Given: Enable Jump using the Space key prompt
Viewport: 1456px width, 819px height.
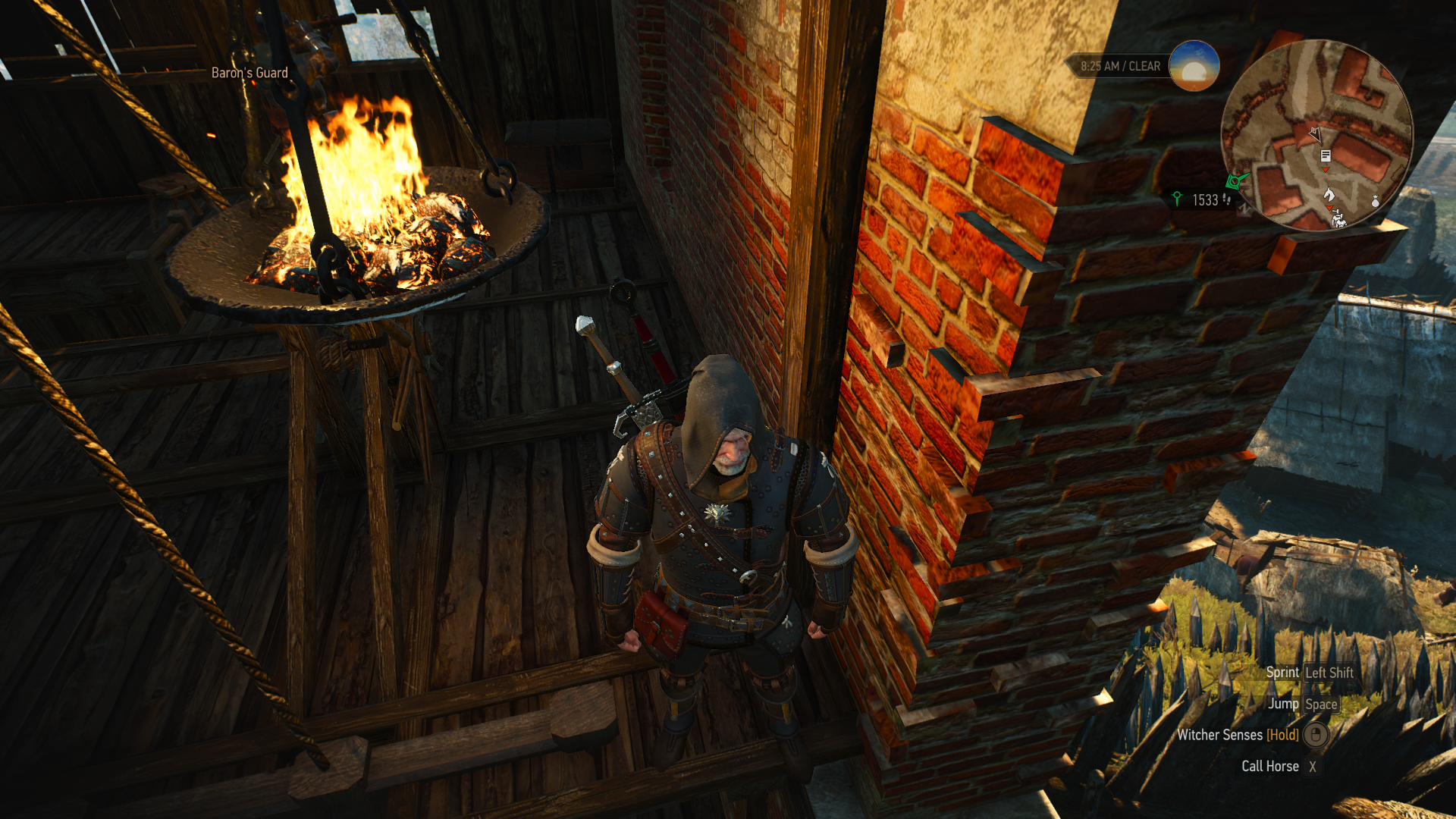Looking at the screenshot, I should click(x=1321, y=704).
